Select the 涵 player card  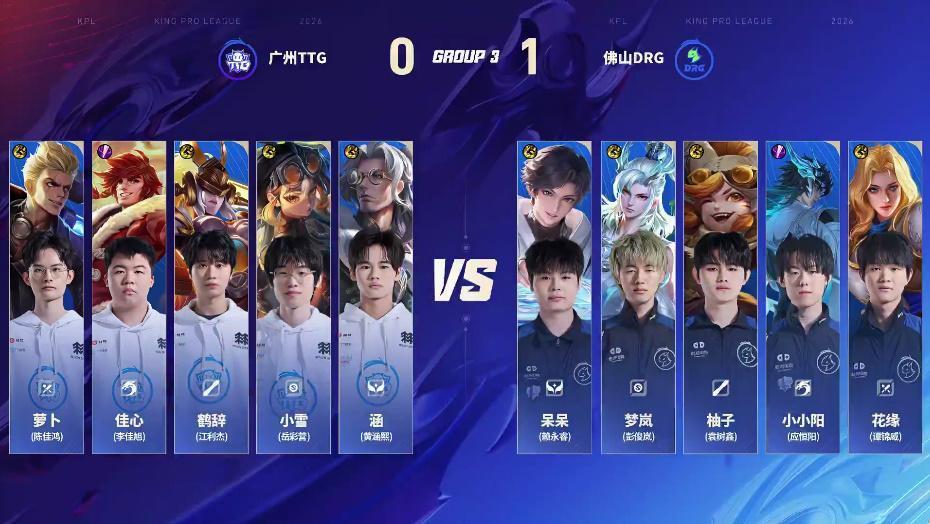(x=375, y=296)
